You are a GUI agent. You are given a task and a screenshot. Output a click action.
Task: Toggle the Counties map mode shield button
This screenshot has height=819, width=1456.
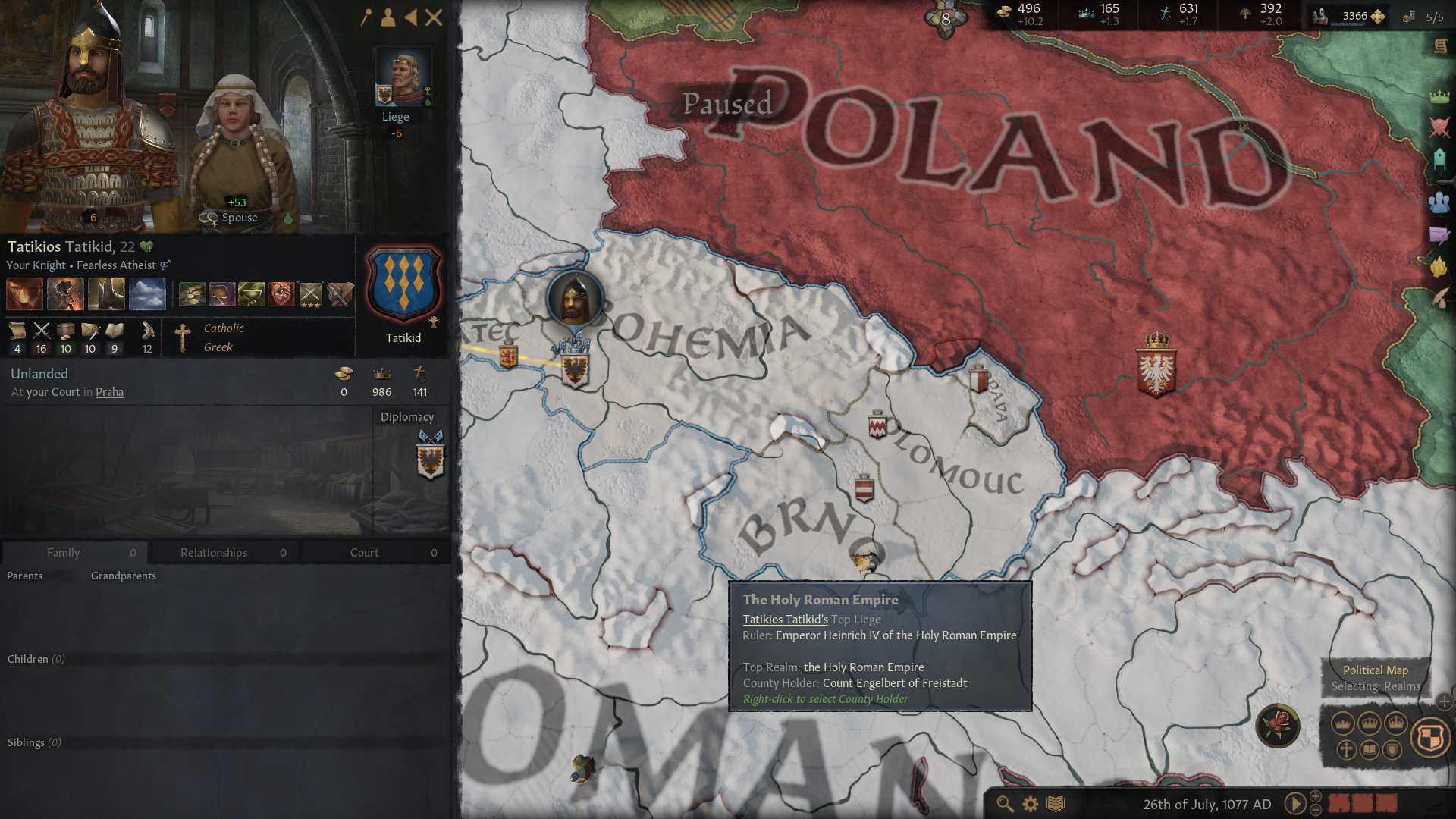(1392, 750)
